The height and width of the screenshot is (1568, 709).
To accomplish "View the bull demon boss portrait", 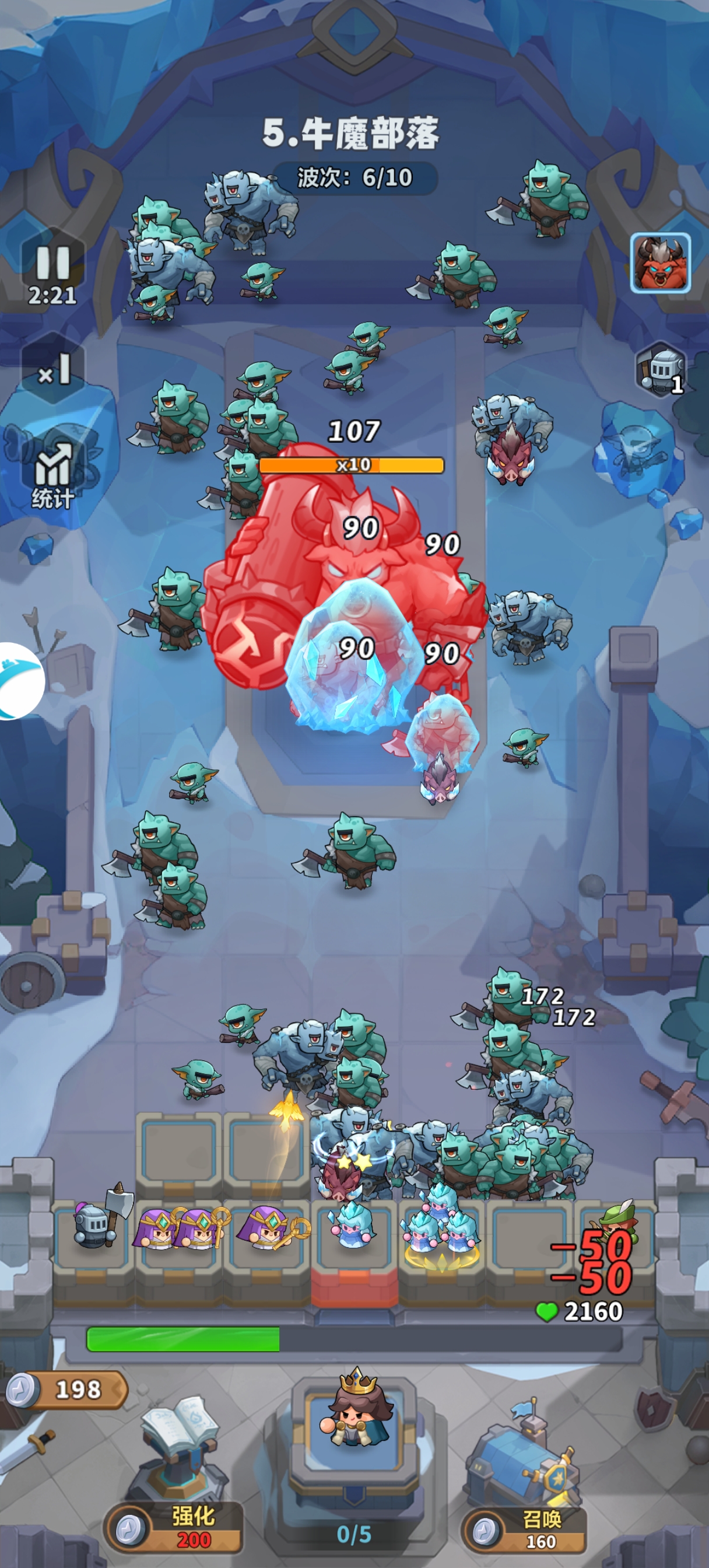I will (x=660, y=262).
